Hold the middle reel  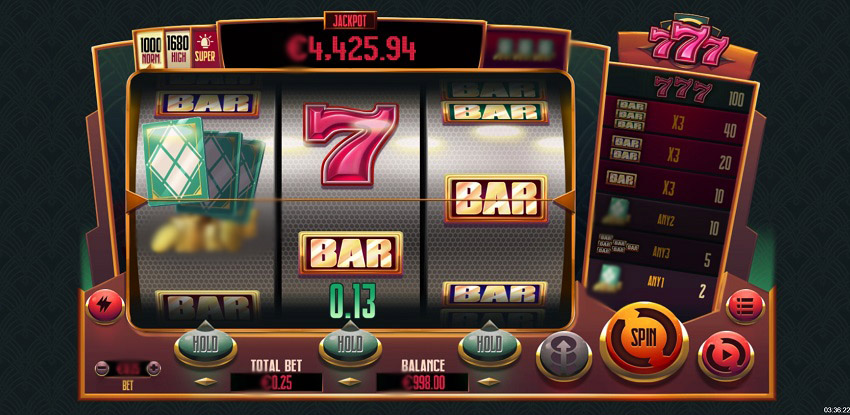point(349,345)
